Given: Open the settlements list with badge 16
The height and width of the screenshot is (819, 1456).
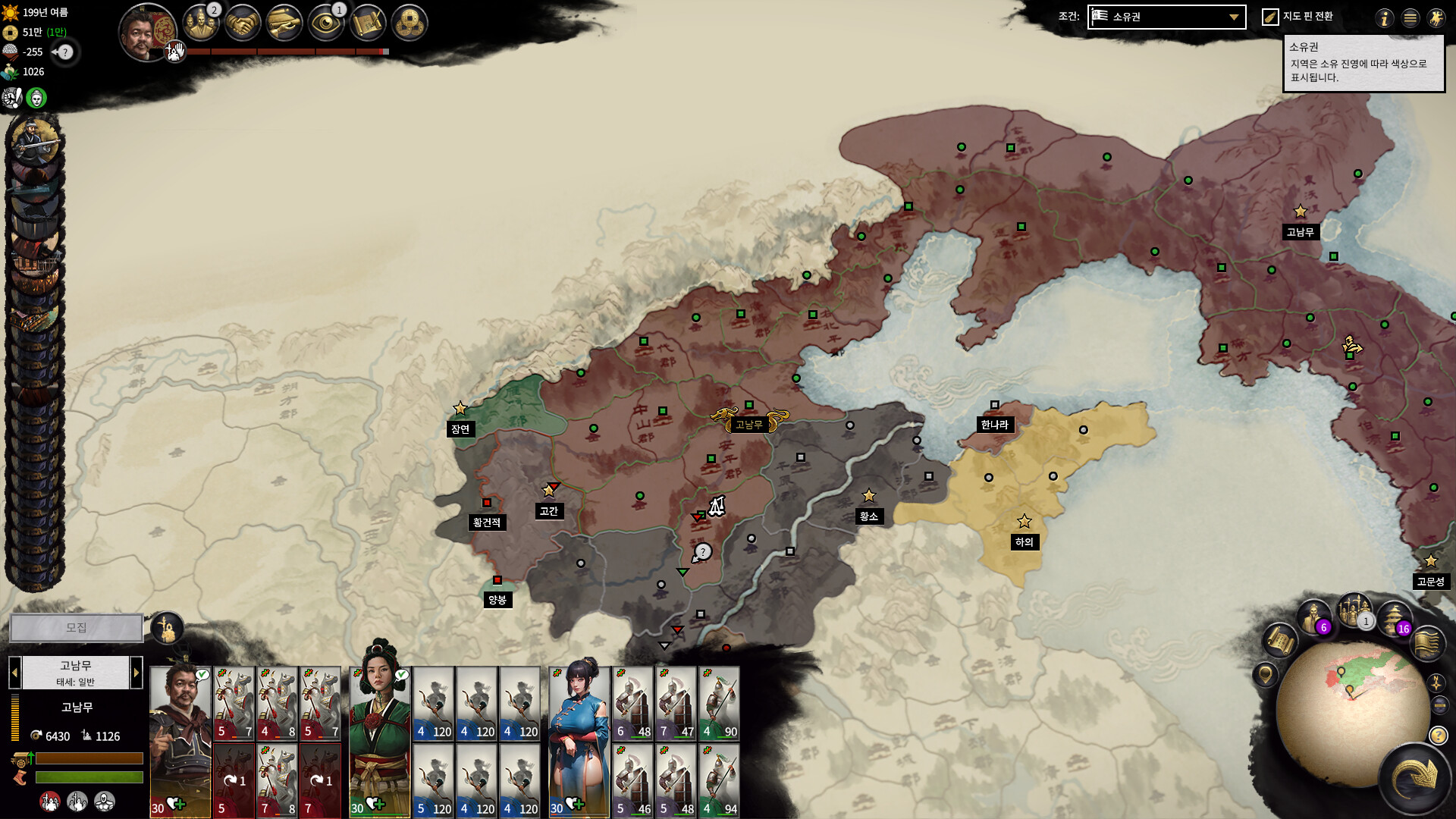Looking at the screenshot, I should pos(1394,619).
